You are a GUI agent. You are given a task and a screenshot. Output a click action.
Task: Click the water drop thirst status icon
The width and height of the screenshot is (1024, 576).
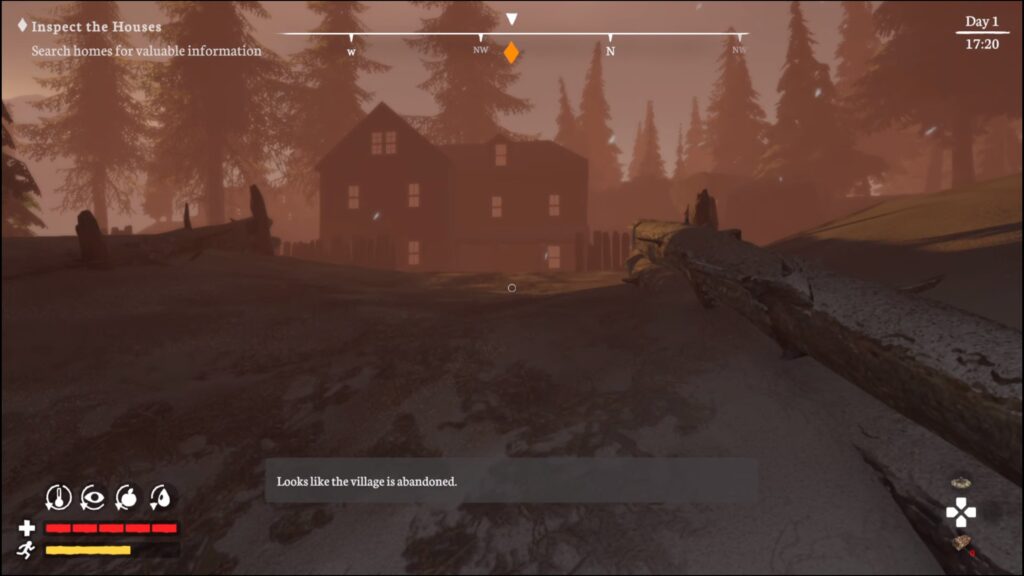(x=161, y=496)
